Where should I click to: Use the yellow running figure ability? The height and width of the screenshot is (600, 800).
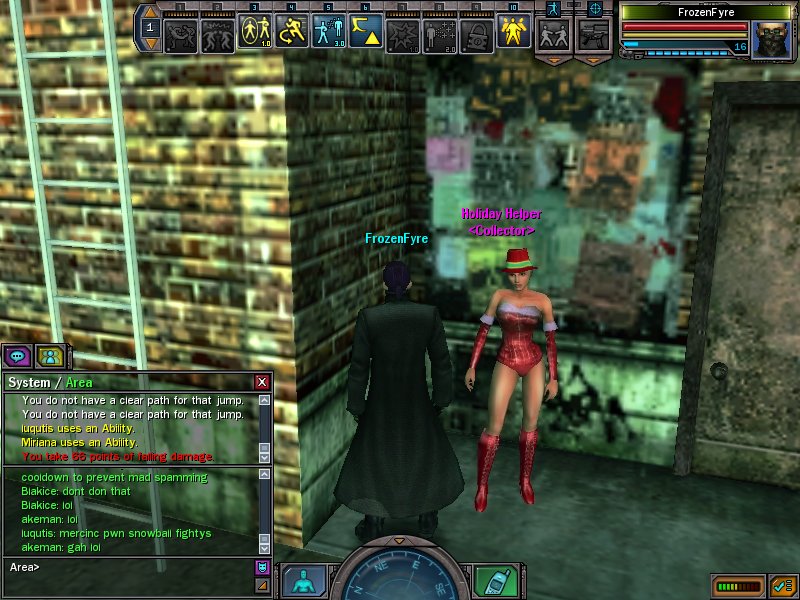pos(292,34)
